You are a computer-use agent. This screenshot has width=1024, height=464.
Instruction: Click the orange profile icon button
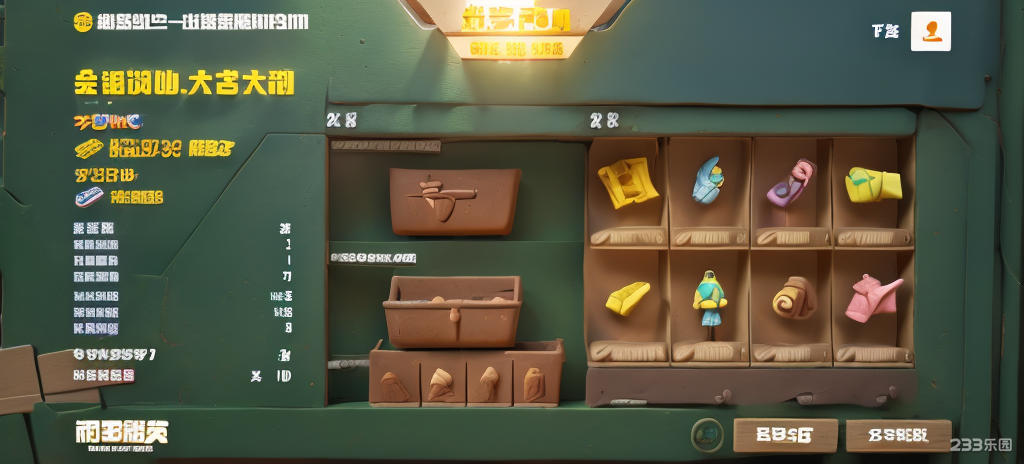(x=931, y=32)
